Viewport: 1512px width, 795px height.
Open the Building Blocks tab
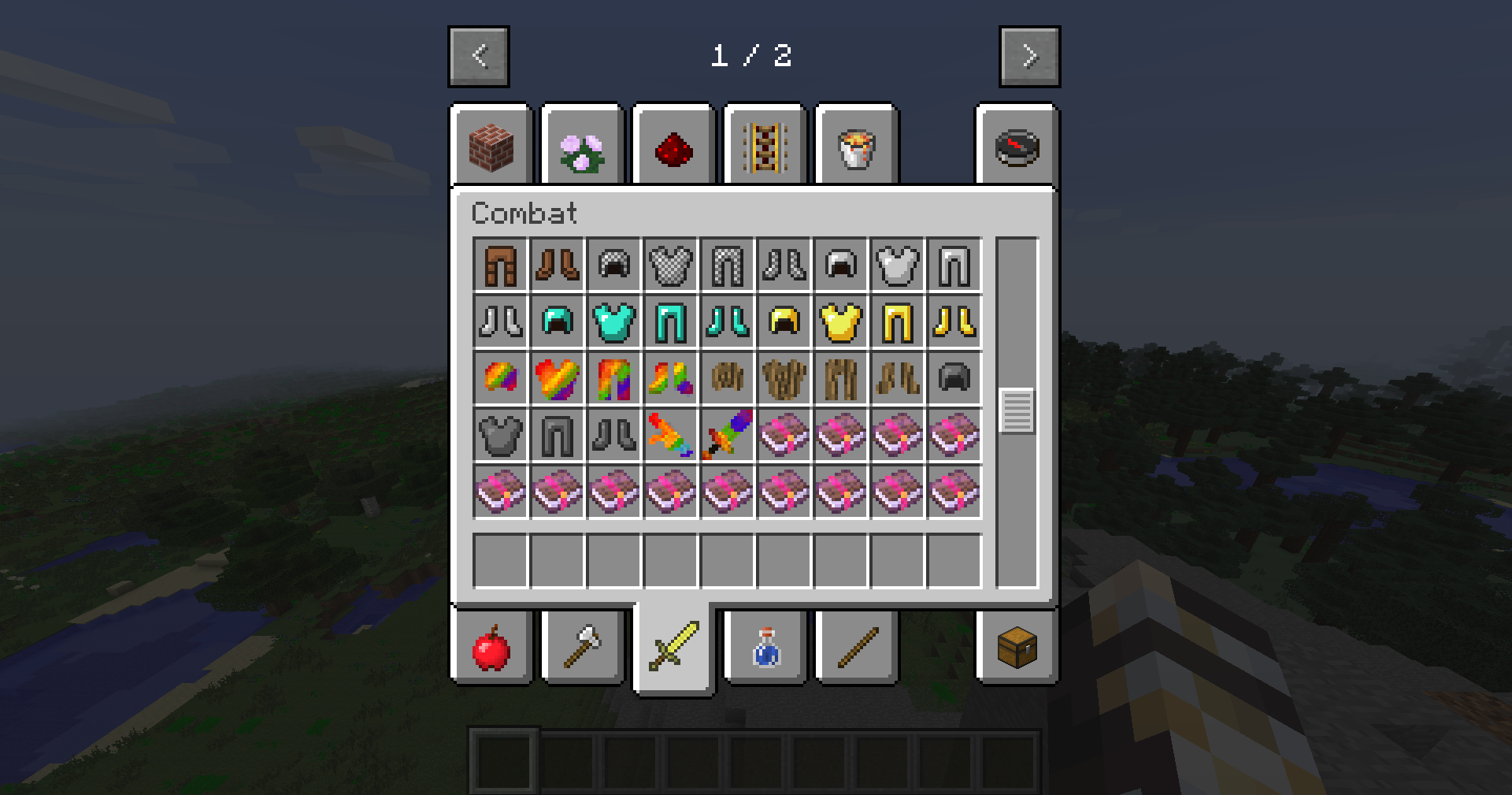[491, 146]
